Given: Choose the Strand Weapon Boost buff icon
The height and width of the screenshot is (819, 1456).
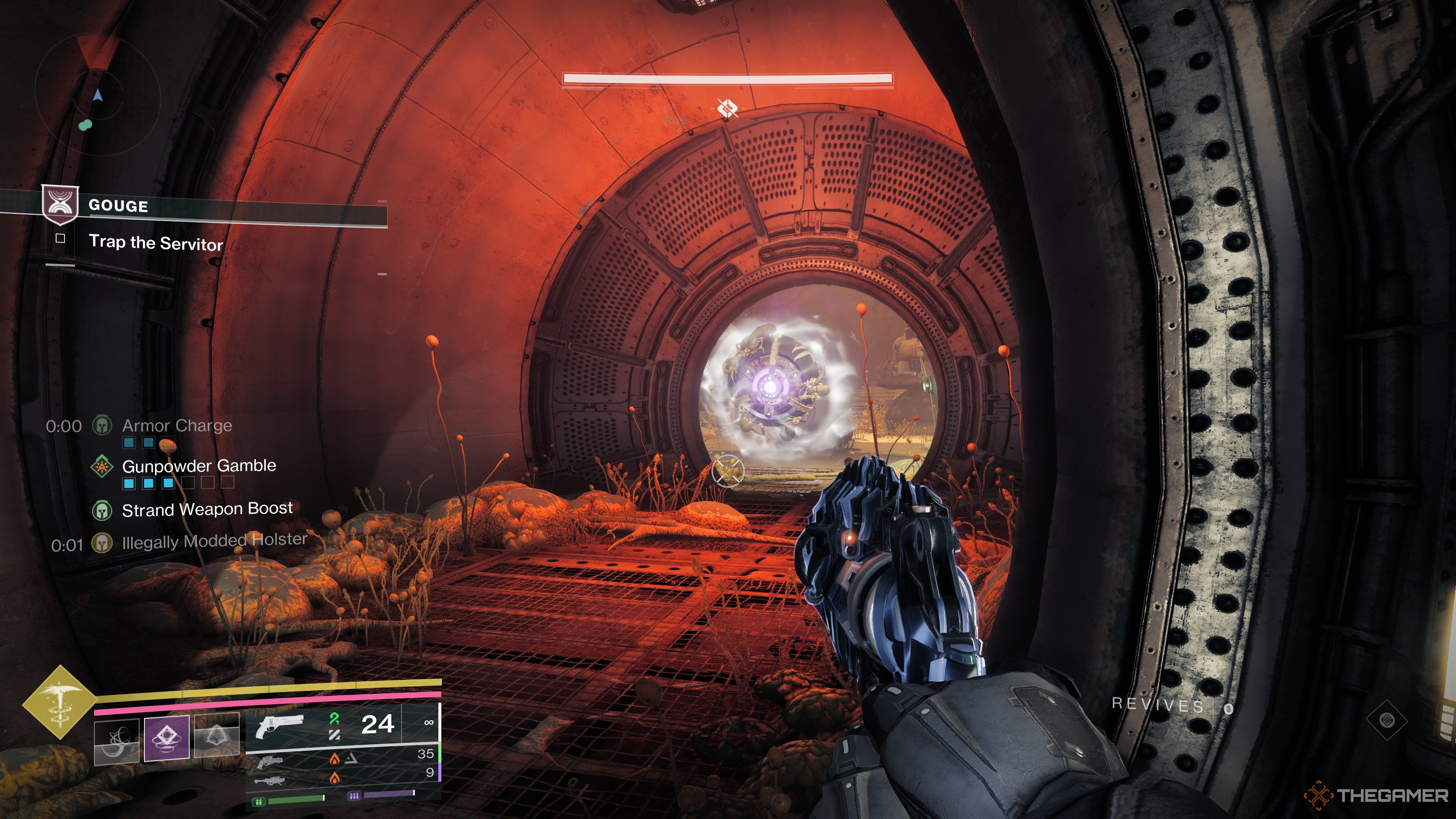Looking at the screenshot, I should click(x=102, y=510).
